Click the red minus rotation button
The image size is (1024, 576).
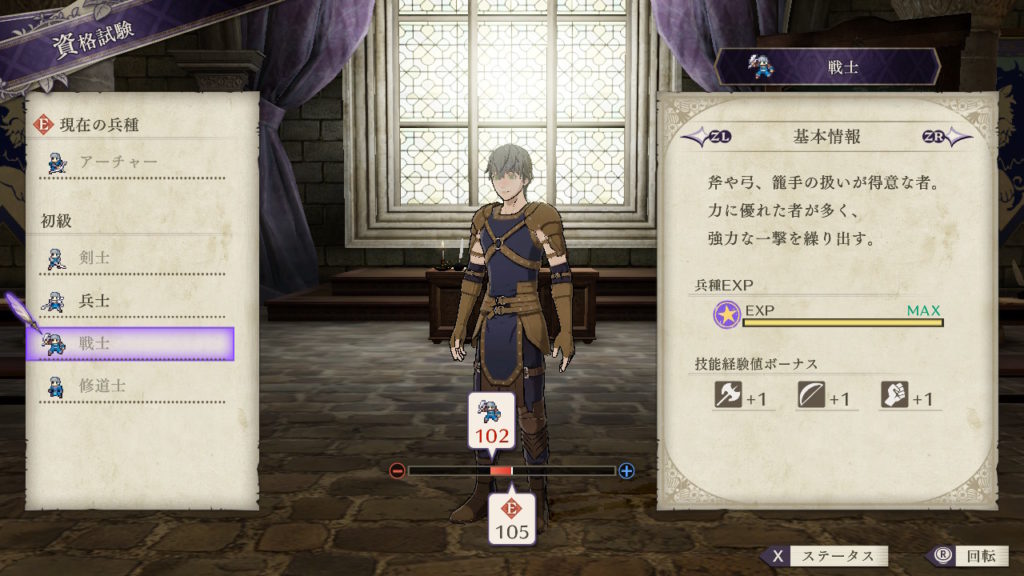398,471
